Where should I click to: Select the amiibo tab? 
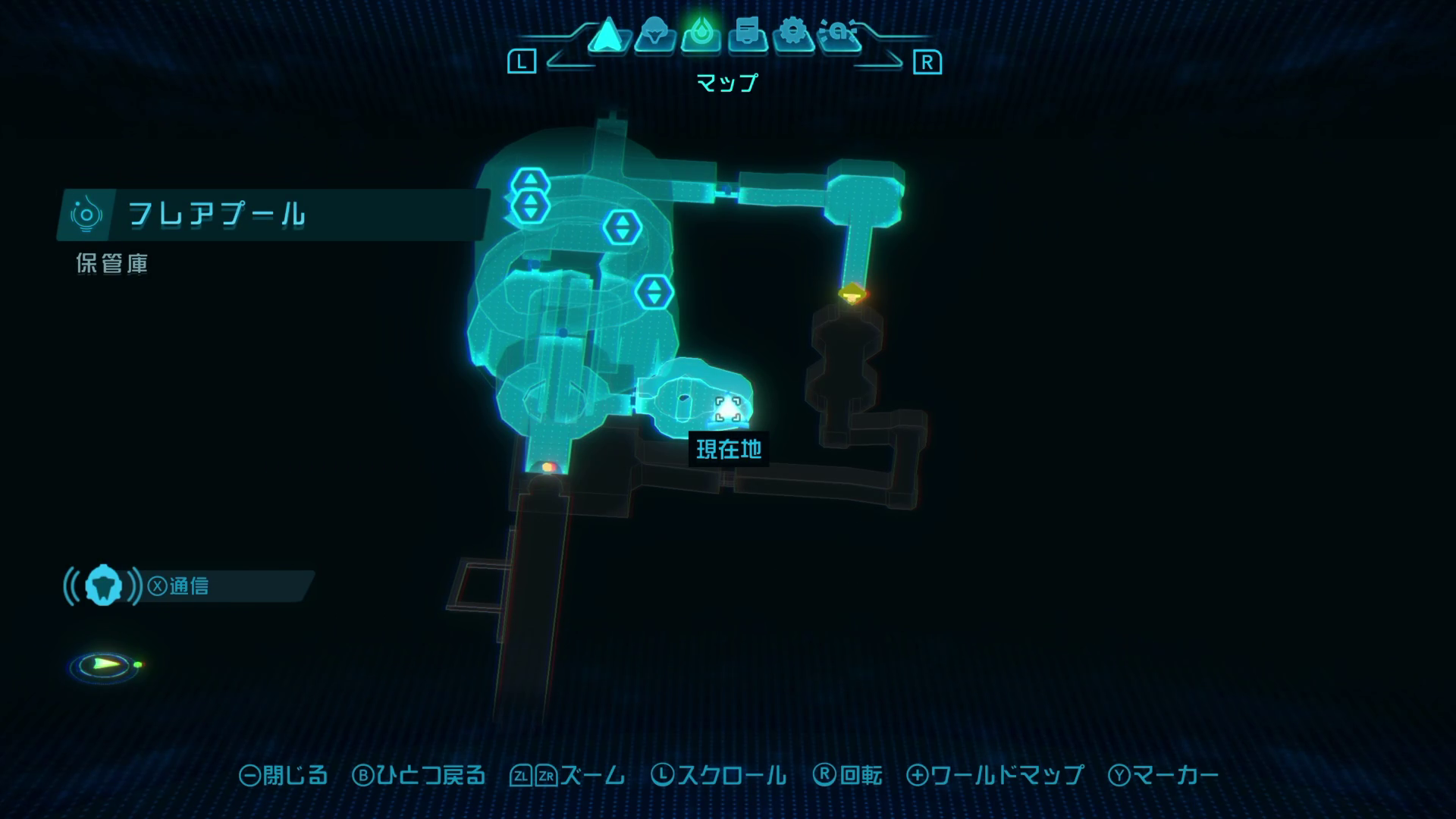coord(839,35)
